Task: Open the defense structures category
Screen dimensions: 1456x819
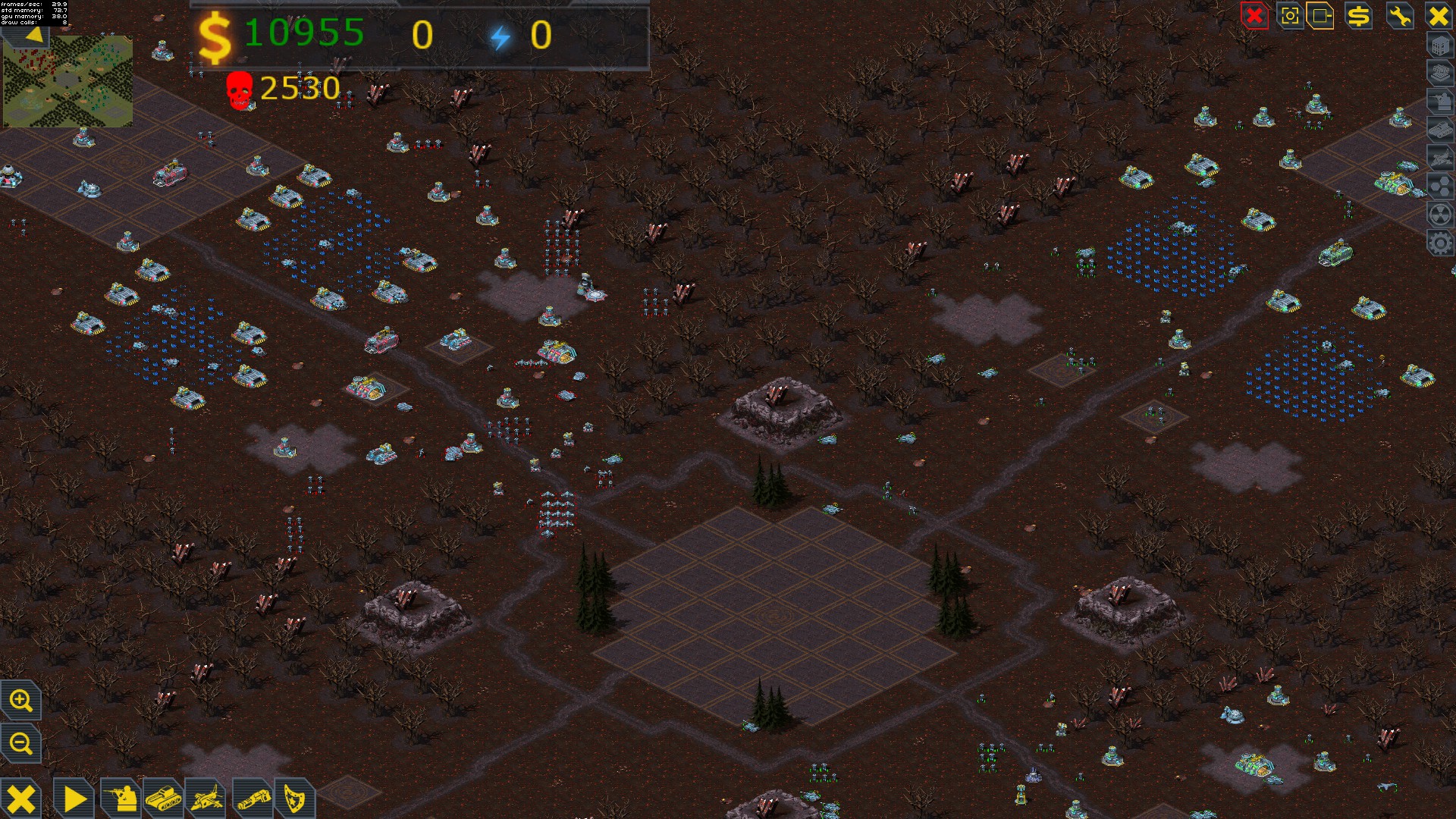Action: point(1440,73)
